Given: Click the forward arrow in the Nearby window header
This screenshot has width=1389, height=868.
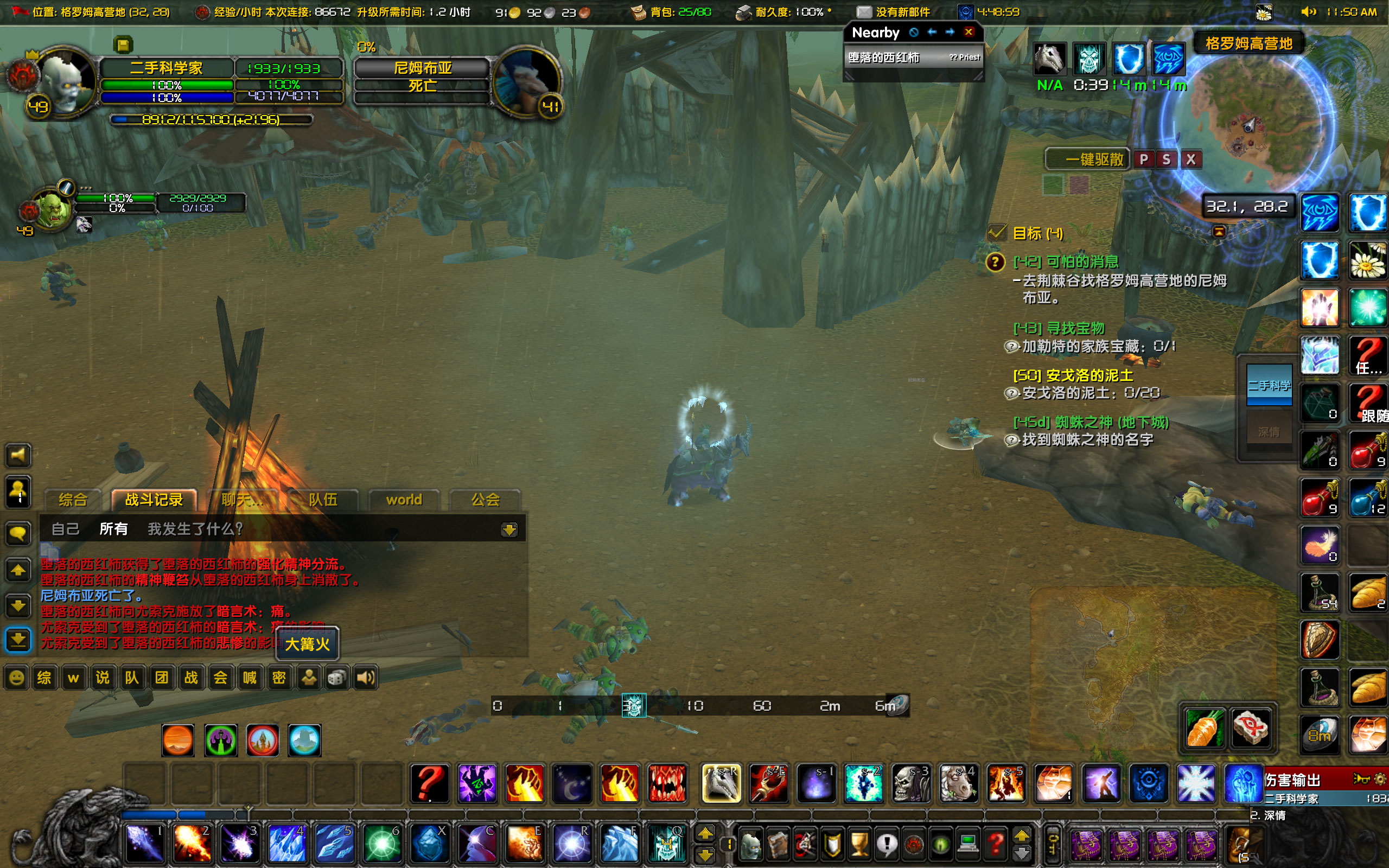Looking at the screenshot, I should click(x=950, y=33).
